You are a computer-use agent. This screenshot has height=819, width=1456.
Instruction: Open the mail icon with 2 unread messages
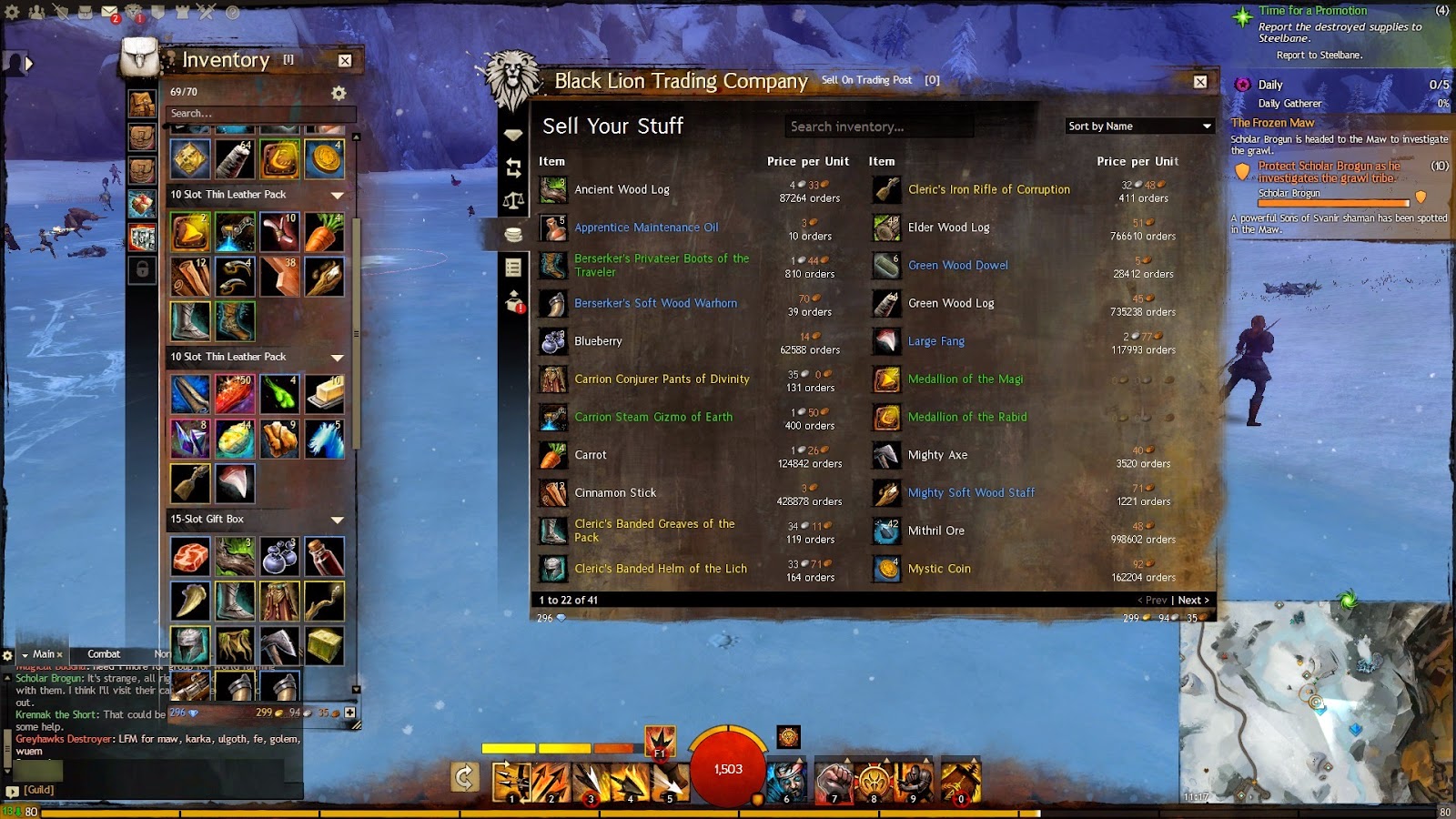[110, 10]
